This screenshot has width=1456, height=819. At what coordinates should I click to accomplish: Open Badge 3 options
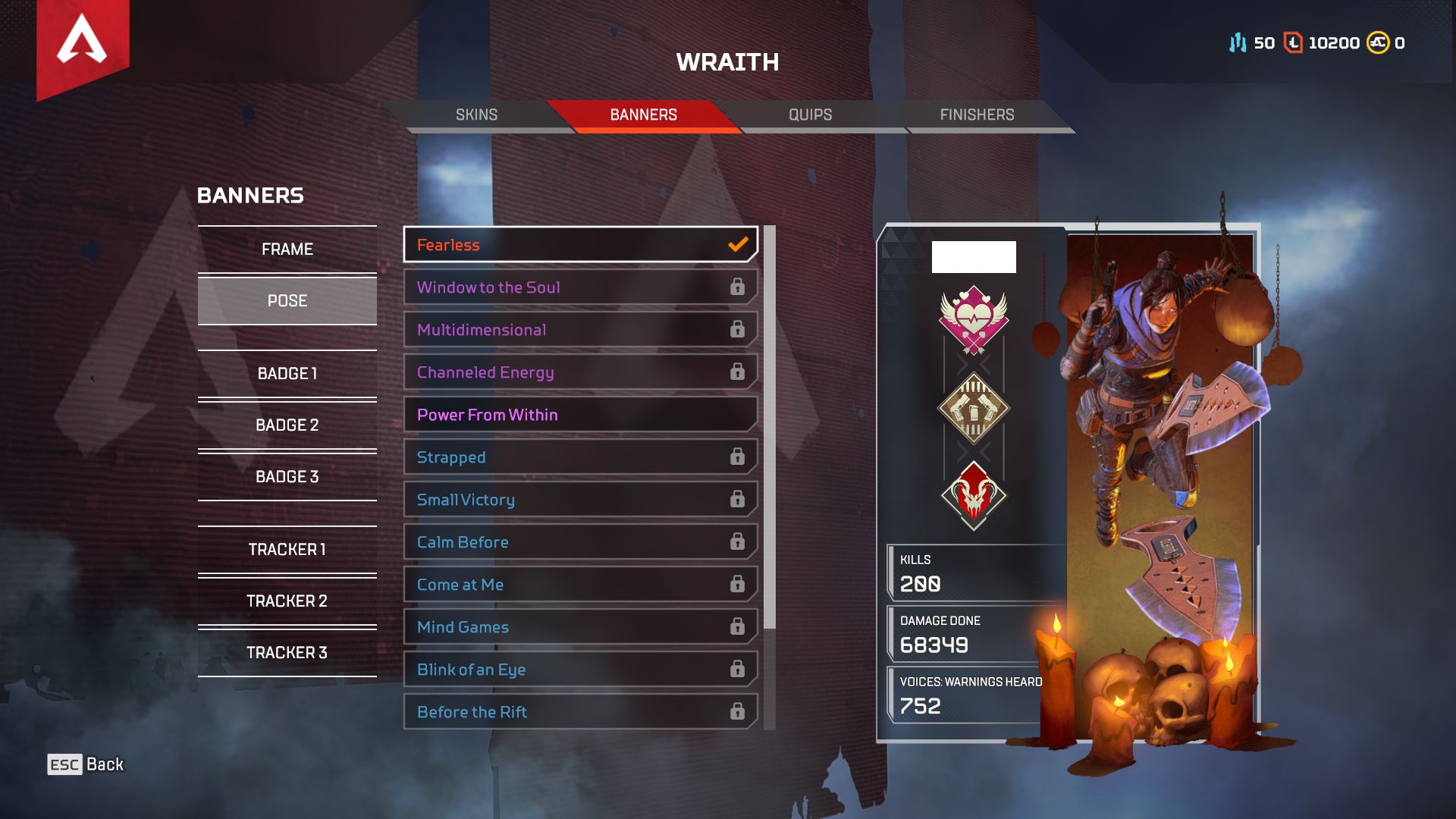pyautogui.click(x=287, y=477)
